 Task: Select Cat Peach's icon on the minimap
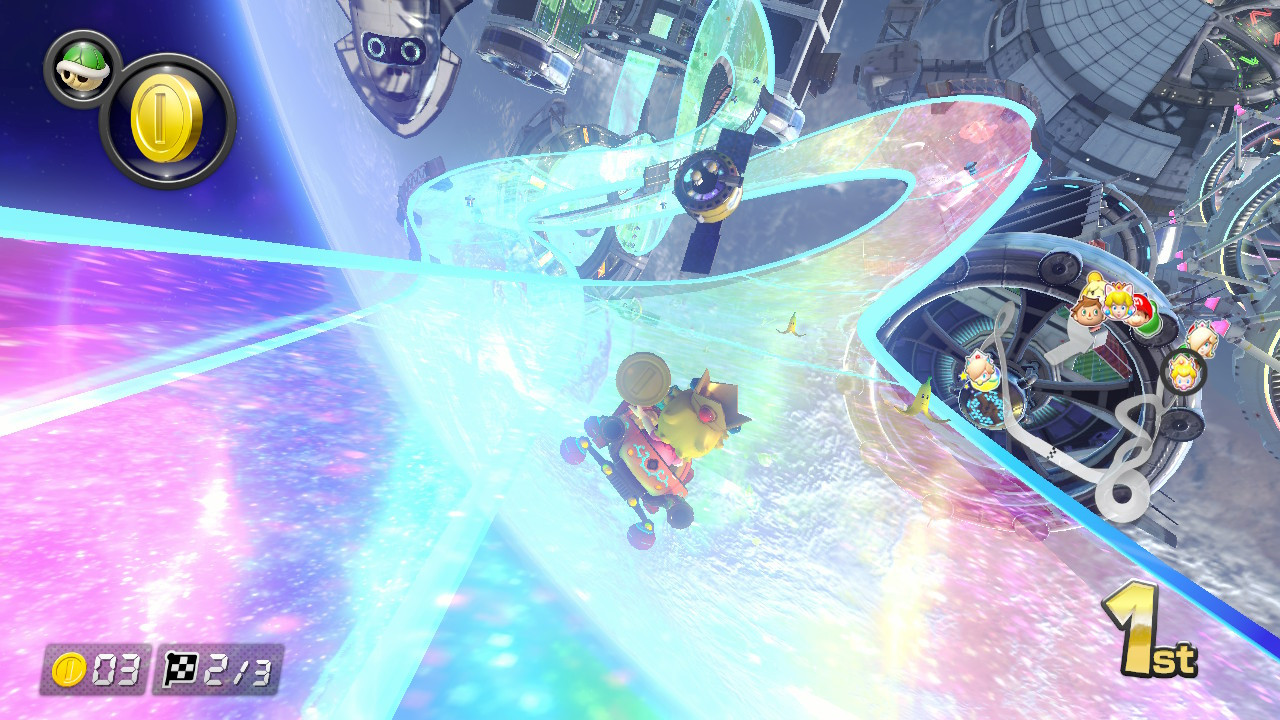1117,306
